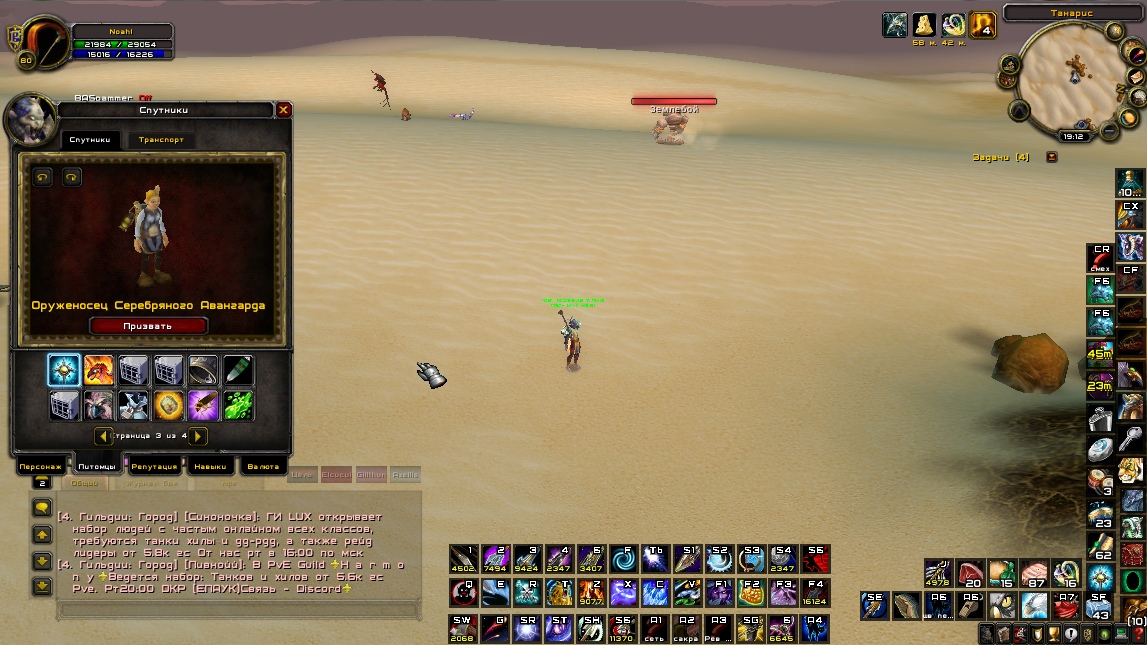1147x645 pixels.
Task: Open the Репутация tab
Action: 155,466
